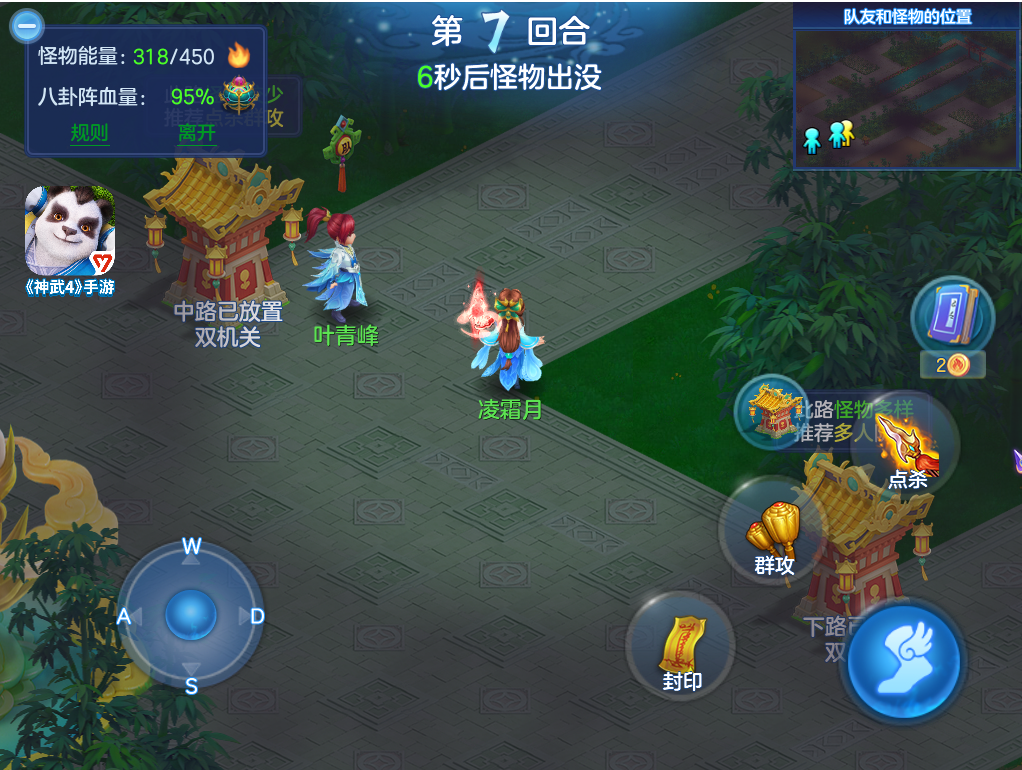Open the 规则 rules link

[x=89, y=133]
